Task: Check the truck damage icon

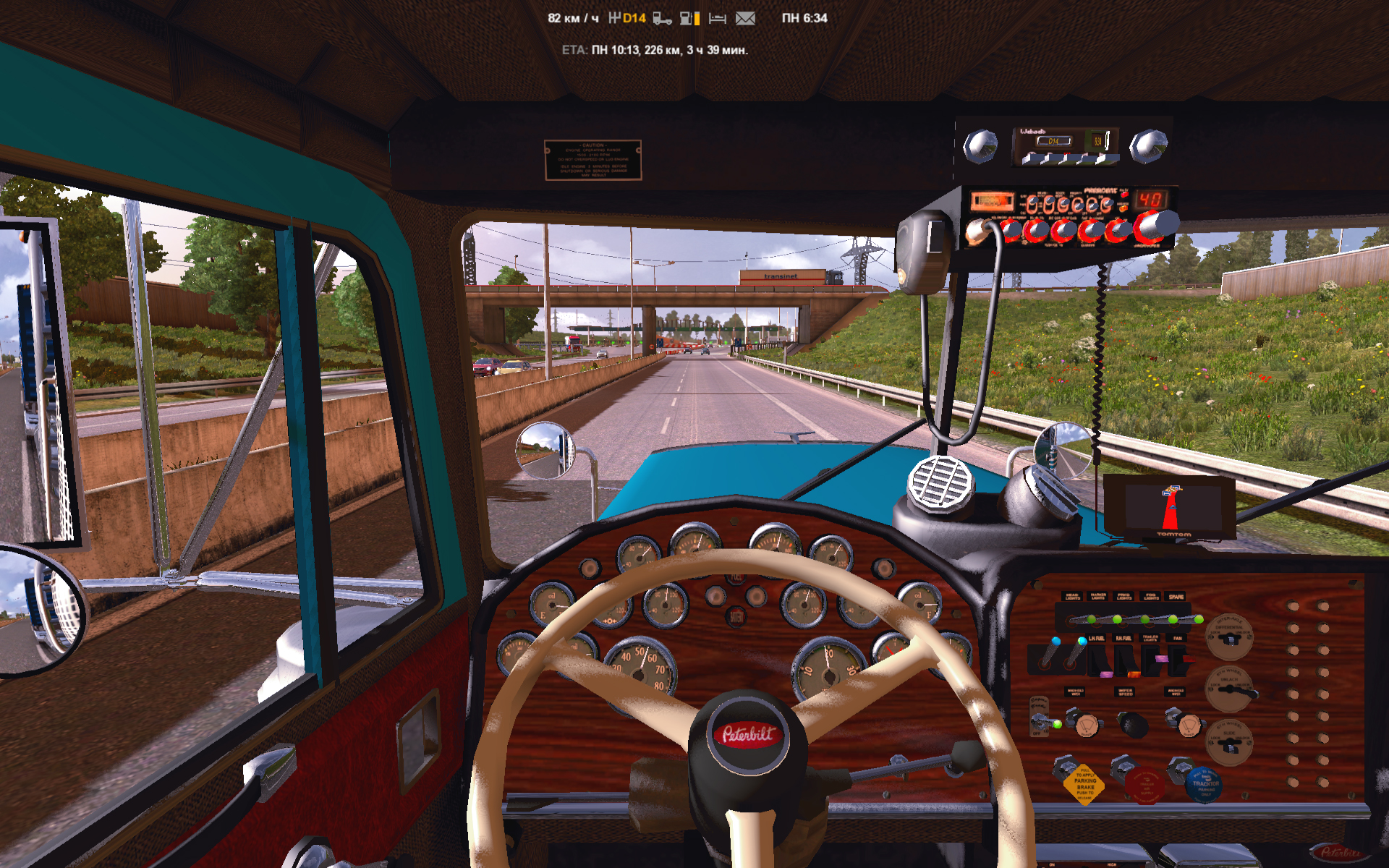Action: (662, 18)
